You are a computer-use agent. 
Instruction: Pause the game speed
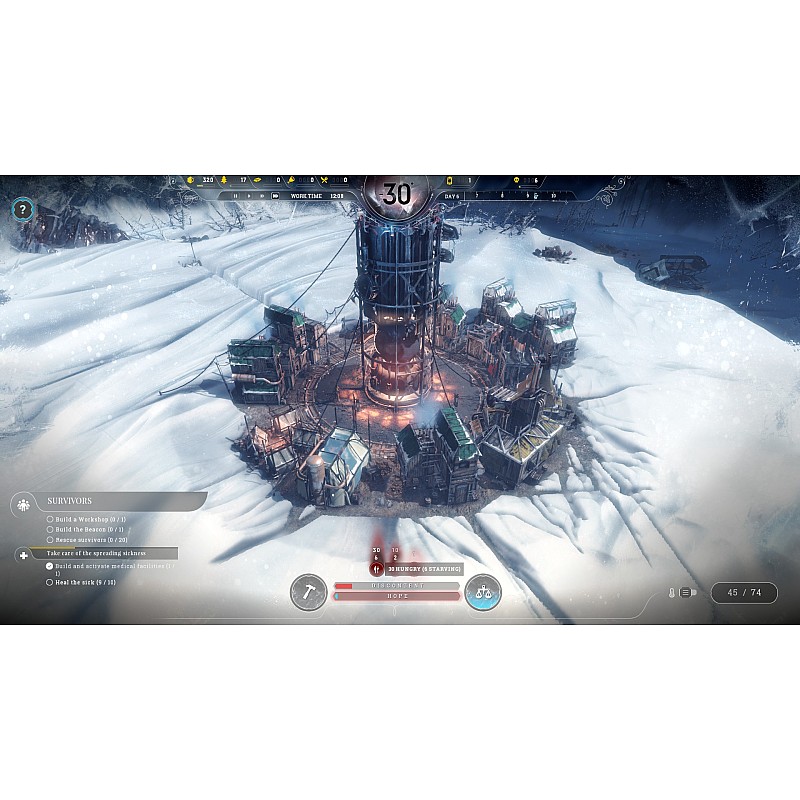tap(235, 196)
